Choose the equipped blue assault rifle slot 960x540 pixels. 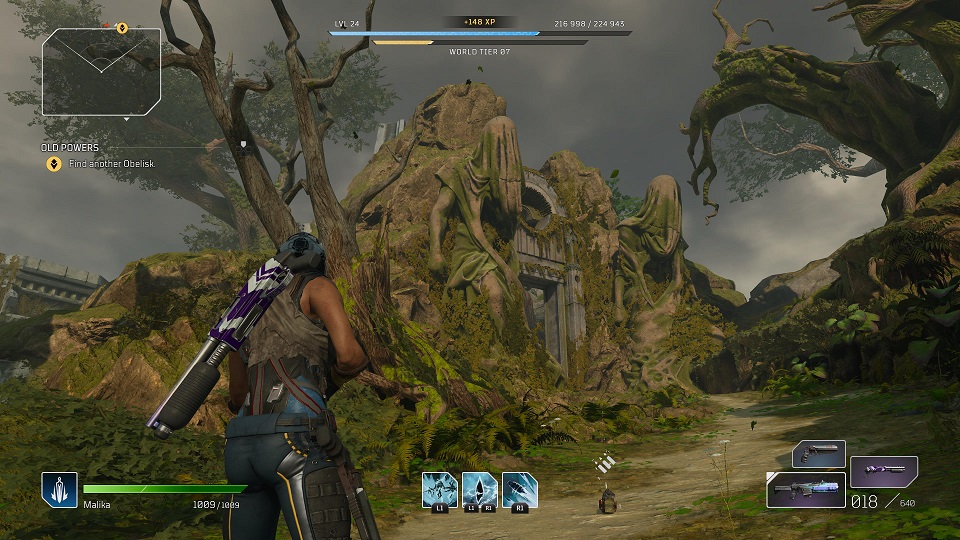[x=806, y=490]
